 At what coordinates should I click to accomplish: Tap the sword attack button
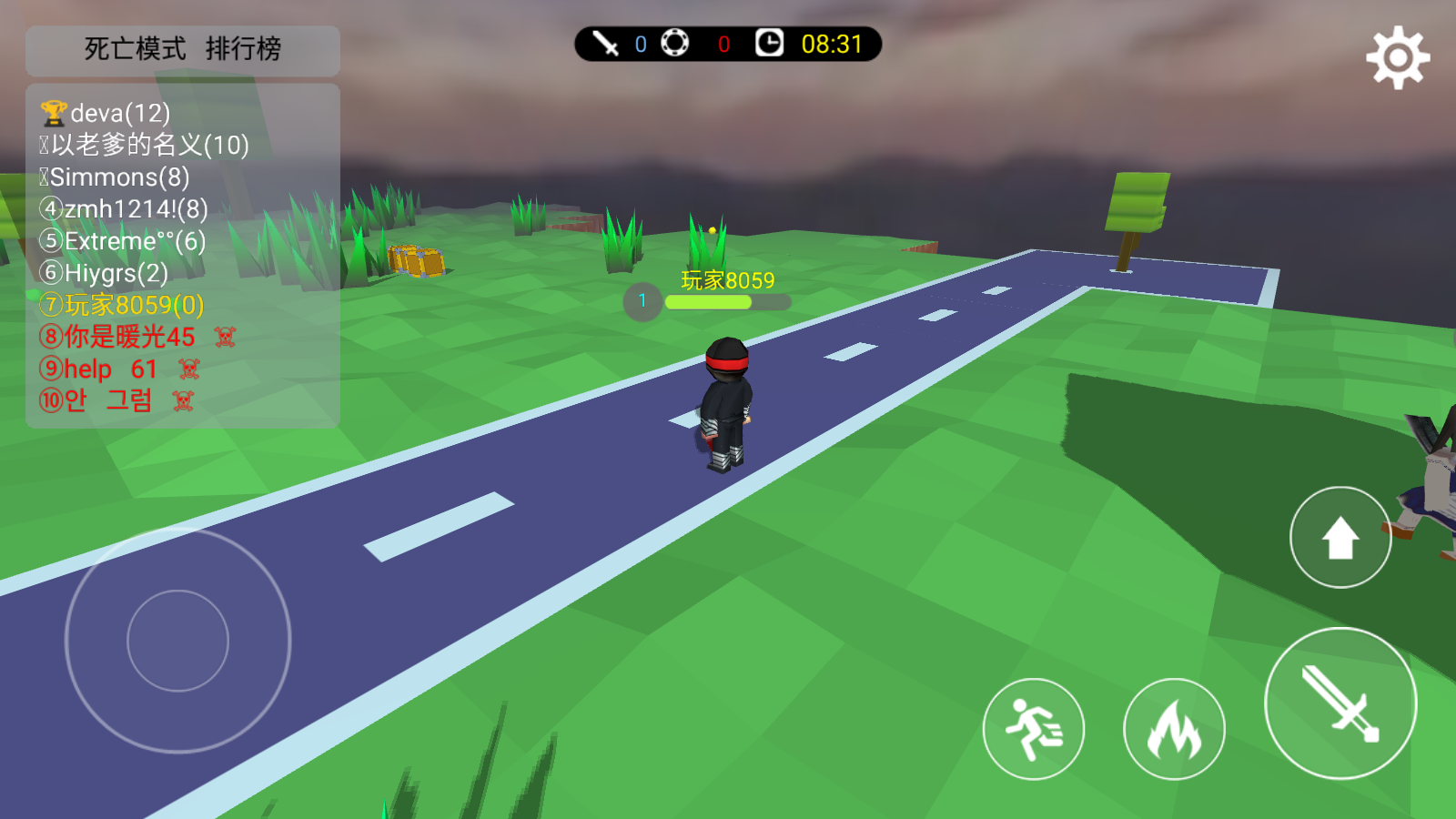point(1340,703)
